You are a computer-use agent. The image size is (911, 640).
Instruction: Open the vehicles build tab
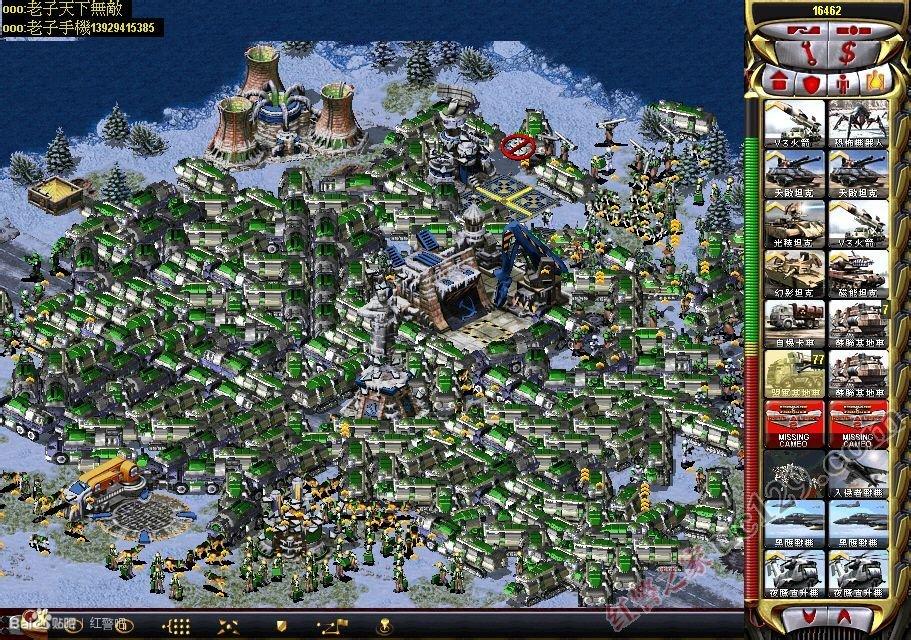coord(877,79)
